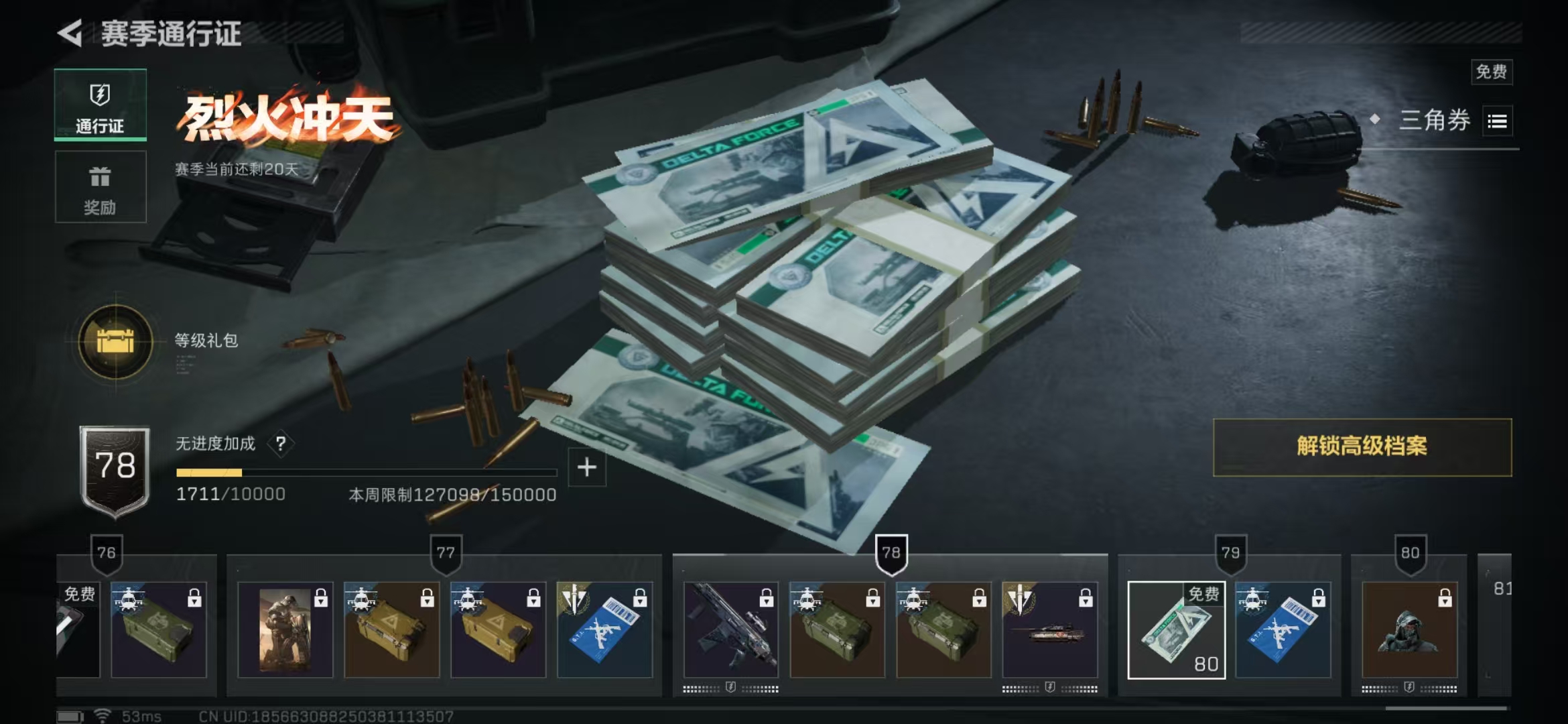The width and height of the screenshot is (1568, 724).
Task: Jump to the level 79 tier marker
Action: [x=1230, y=554]
